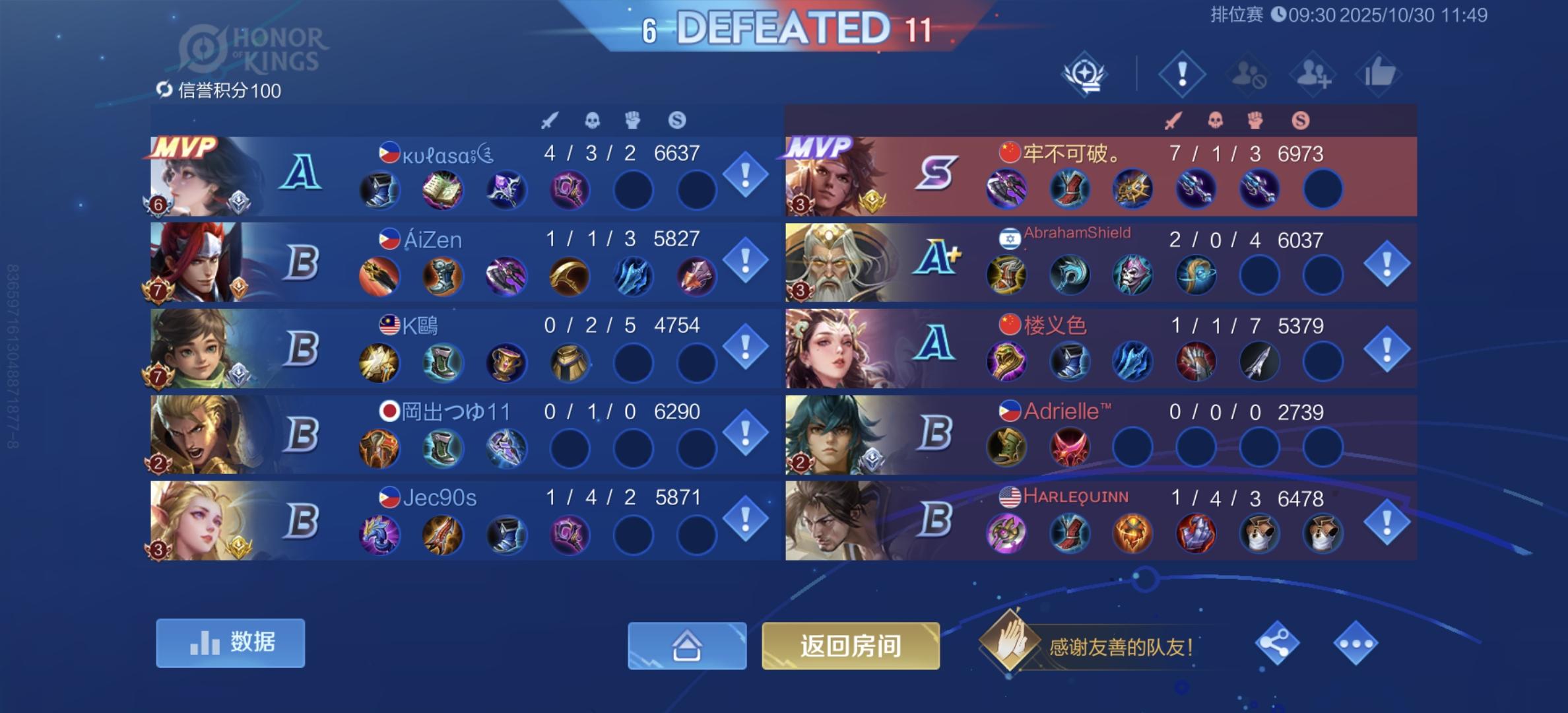1568x713 pixels.
Task: Add a friend using the add-friend icon
Action: [x=1313, y=73]
